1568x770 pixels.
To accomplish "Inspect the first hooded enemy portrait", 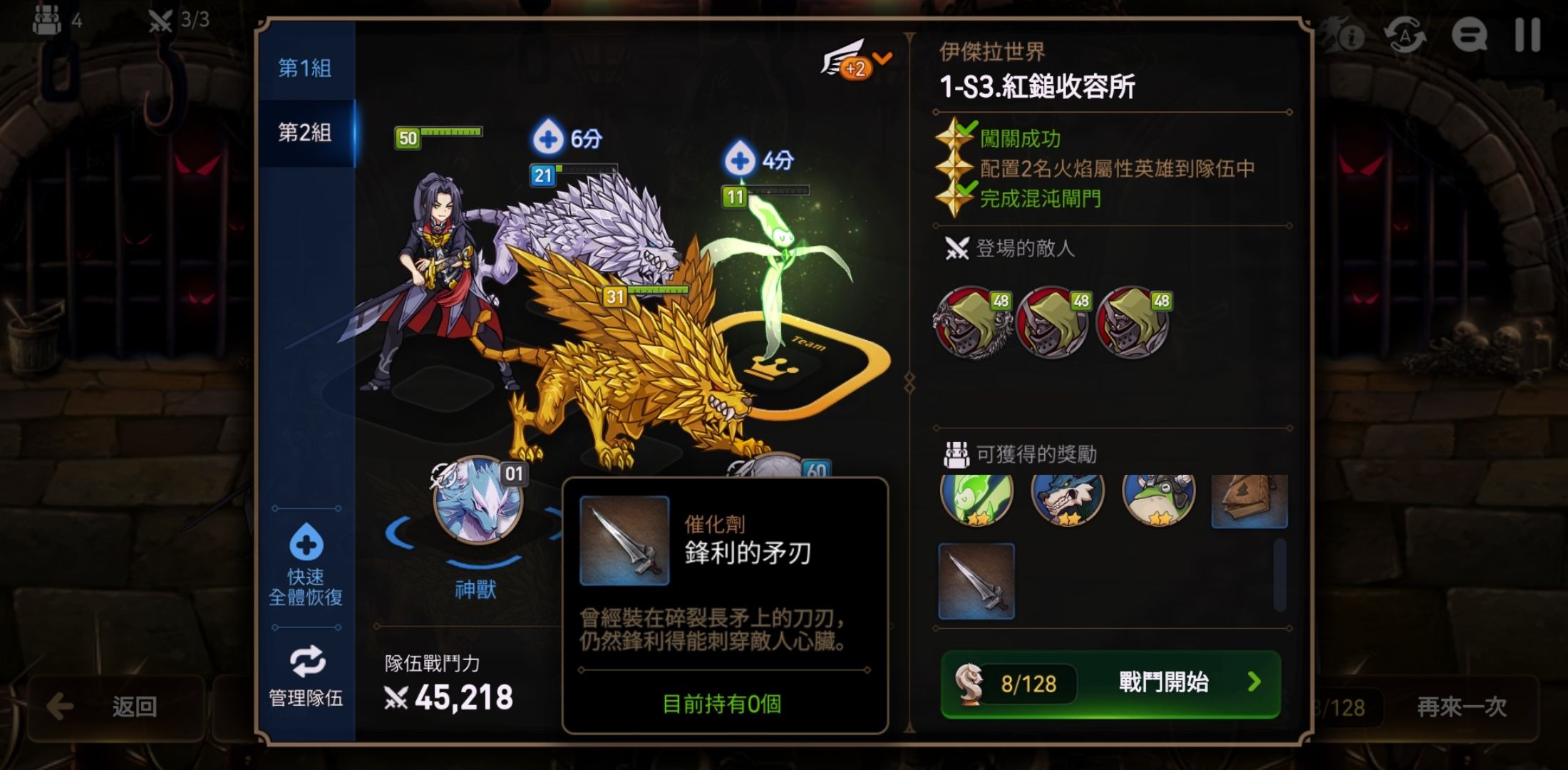I will pyautogui.click(x=972, y=322).
